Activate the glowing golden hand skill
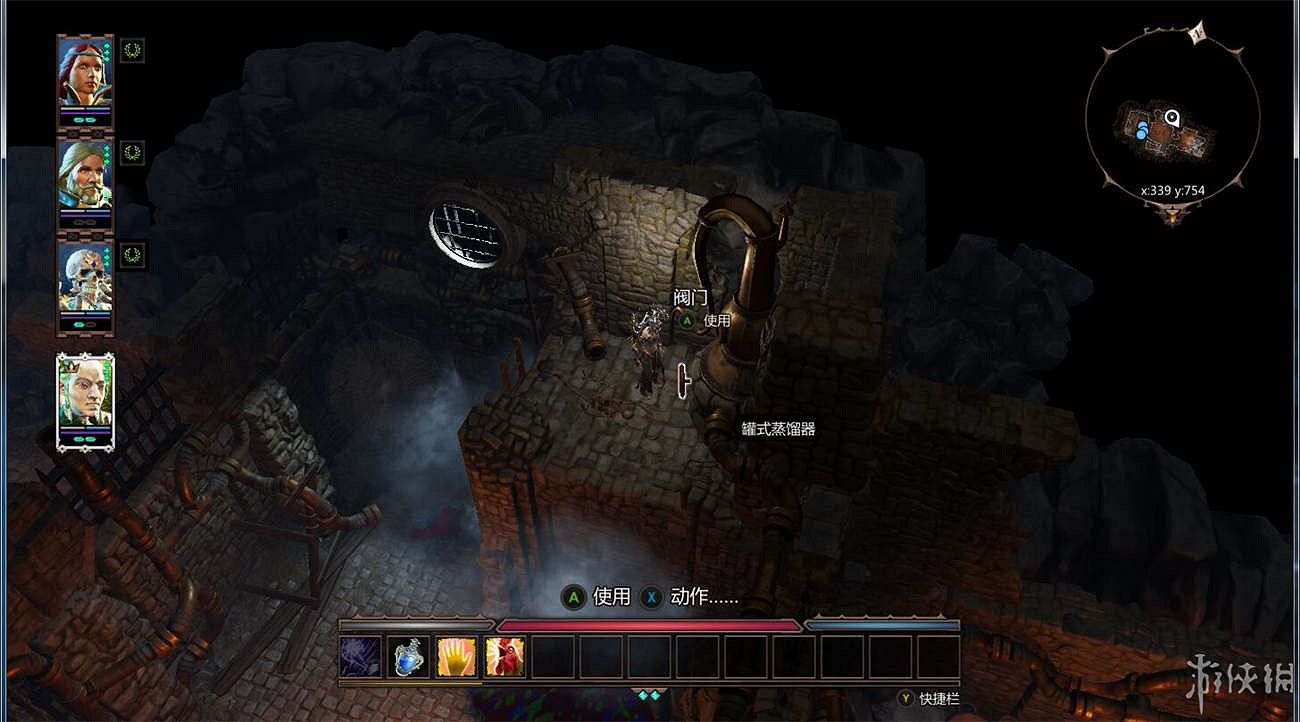 point(457,657)
